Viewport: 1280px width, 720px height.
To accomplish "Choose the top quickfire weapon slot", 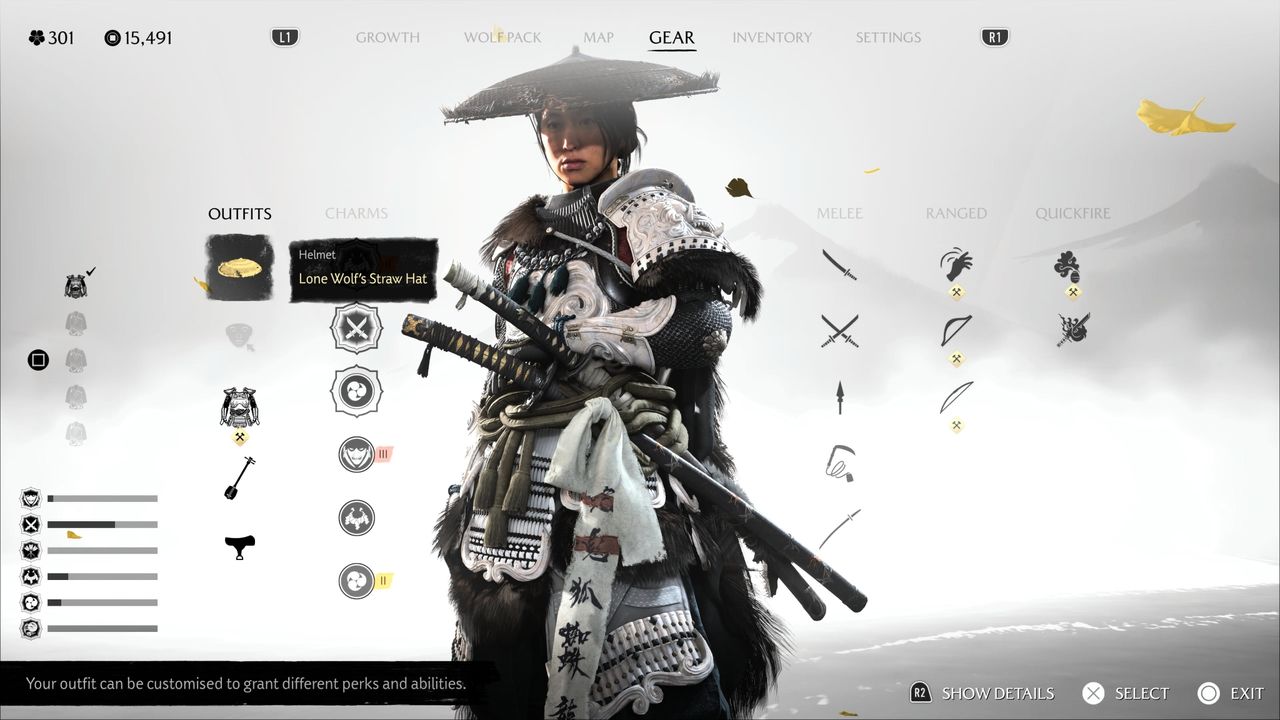I will (1068, 265).
